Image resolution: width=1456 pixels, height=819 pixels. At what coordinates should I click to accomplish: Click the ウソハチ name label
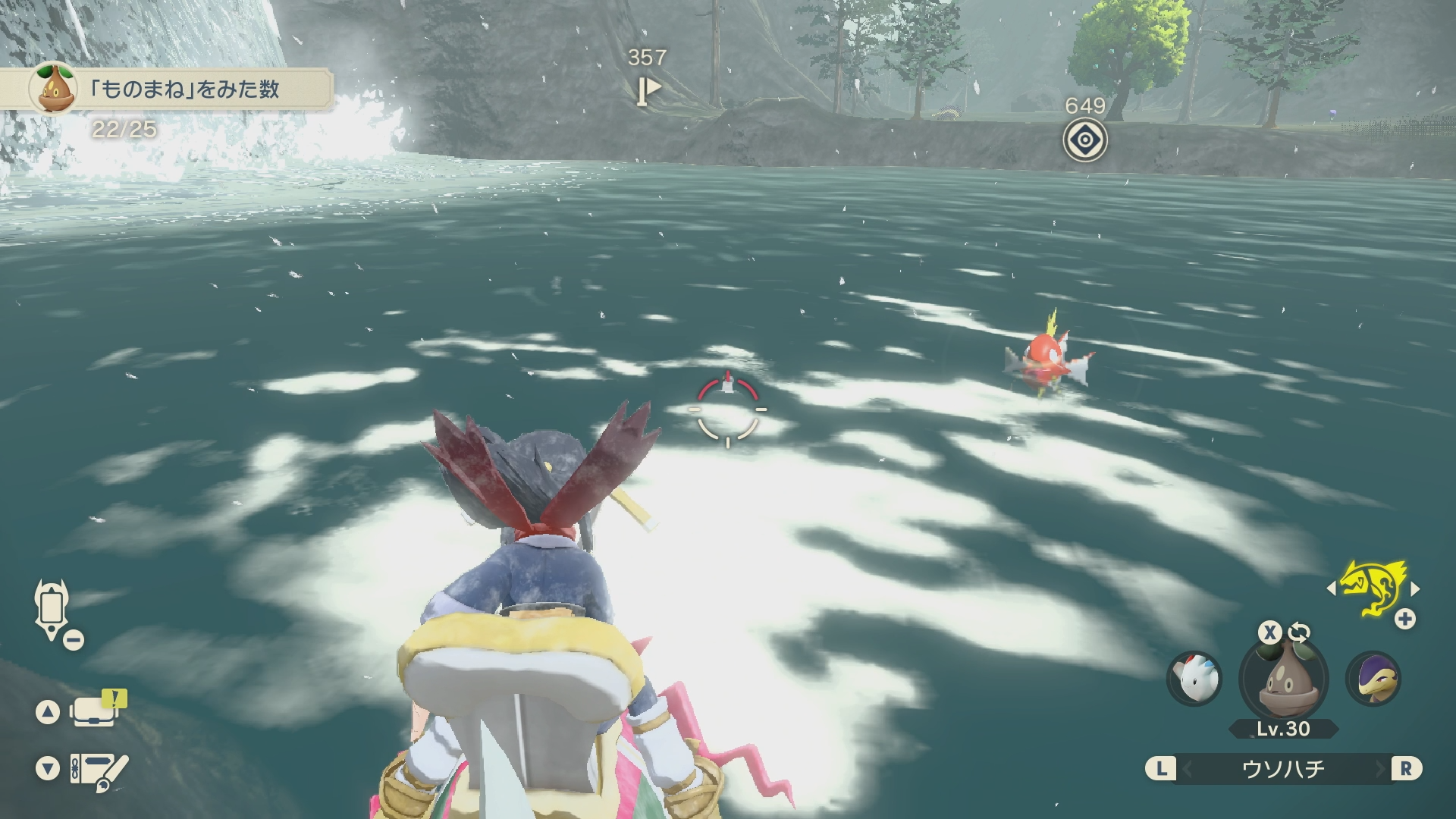point(1283,769)
